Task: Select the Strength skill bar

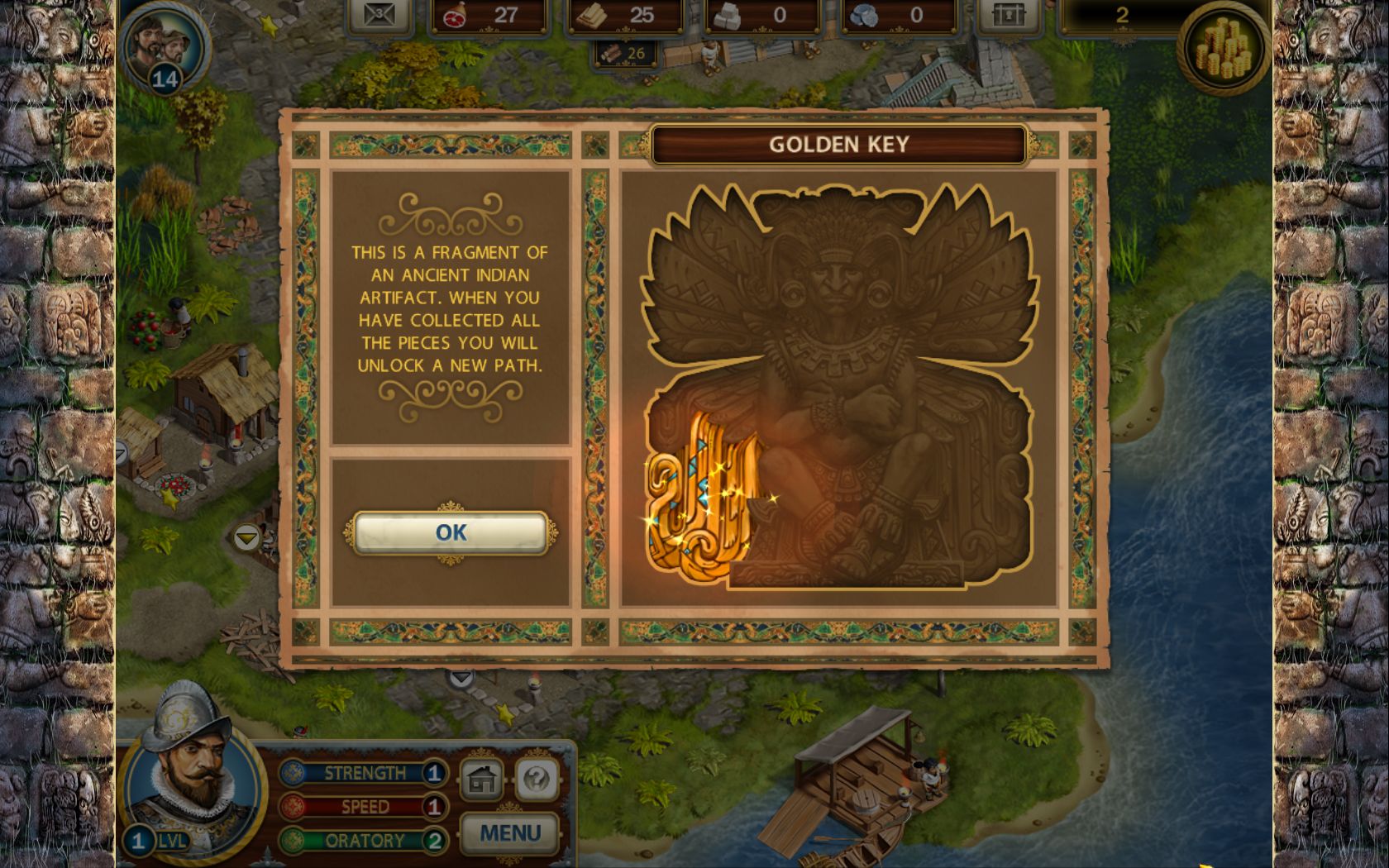Action: click(362, 773)
